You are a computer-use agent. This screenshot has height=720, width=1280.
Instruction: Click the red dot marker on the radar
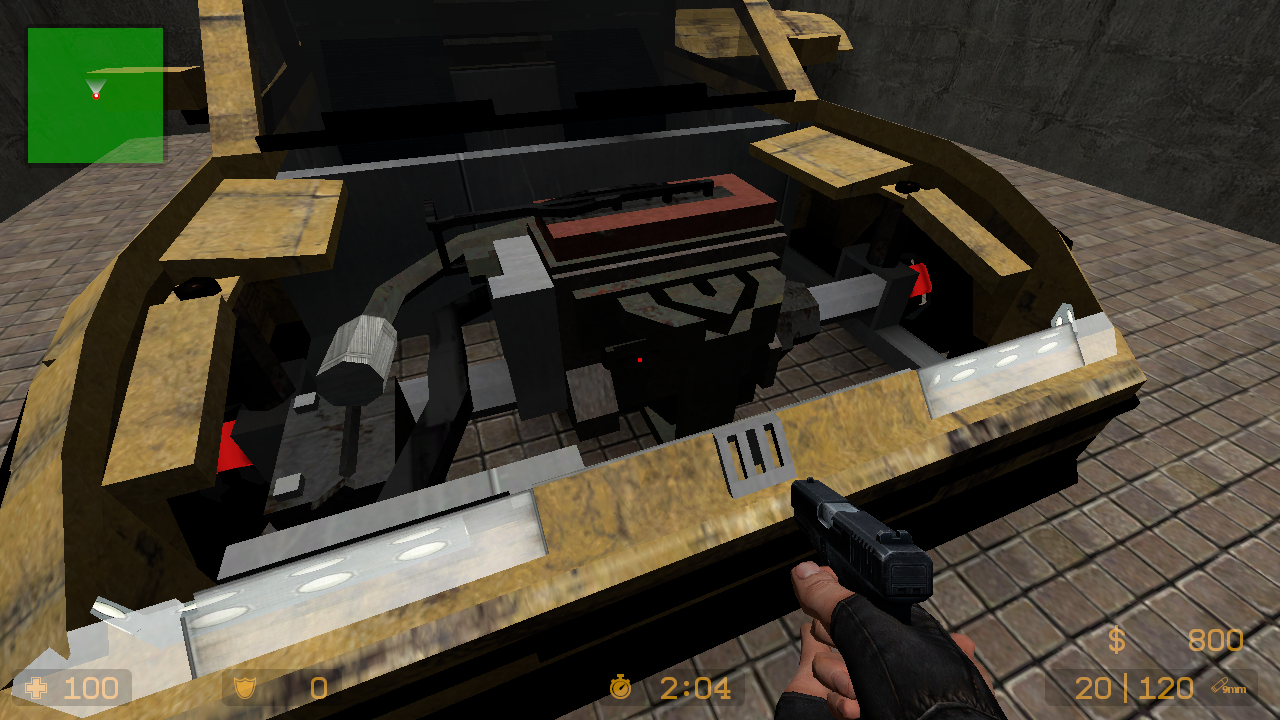pos(94,95)
